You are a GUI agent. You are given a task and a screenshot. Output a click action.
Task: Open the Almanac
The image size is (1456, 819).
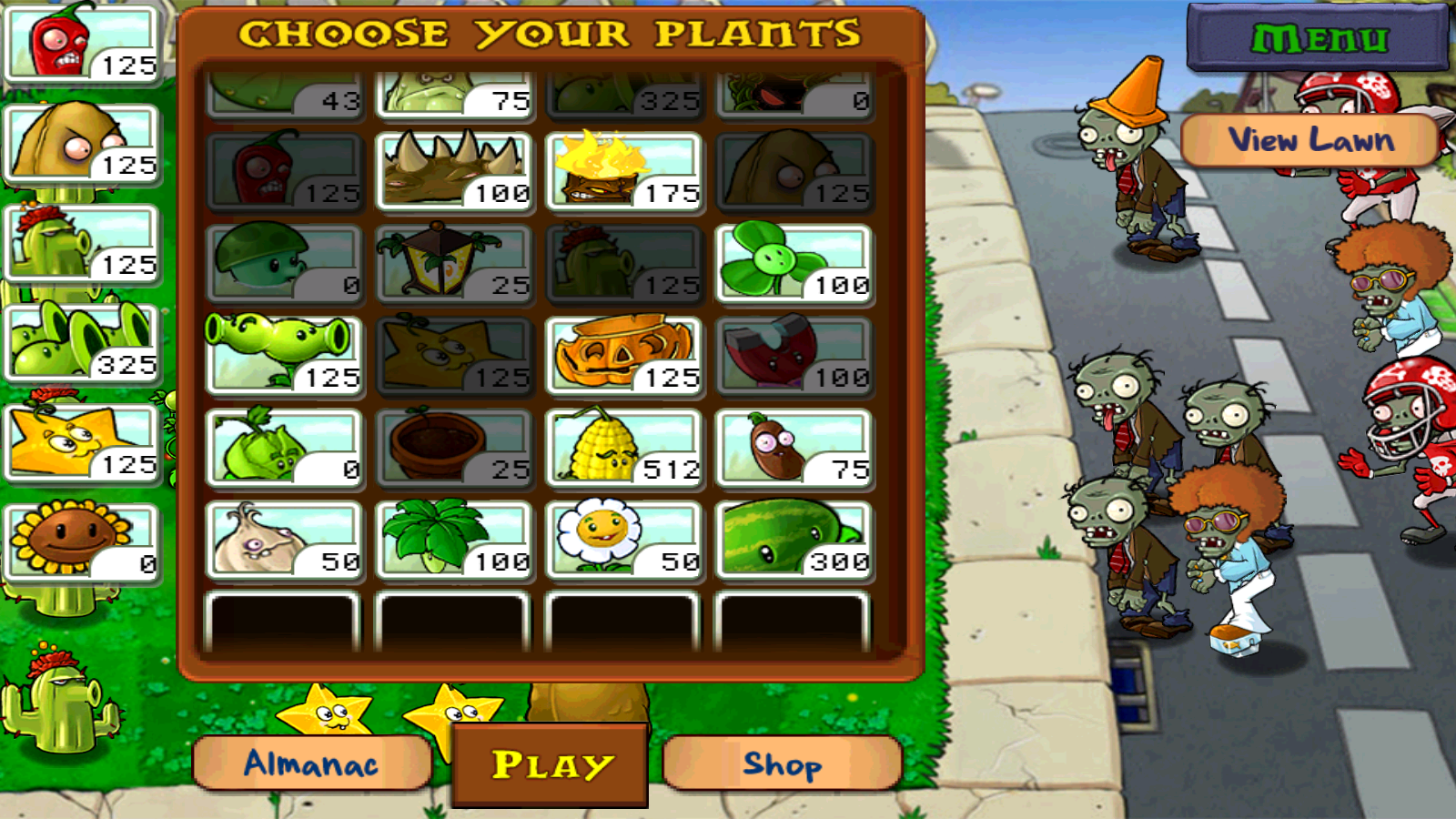[311, 763]
